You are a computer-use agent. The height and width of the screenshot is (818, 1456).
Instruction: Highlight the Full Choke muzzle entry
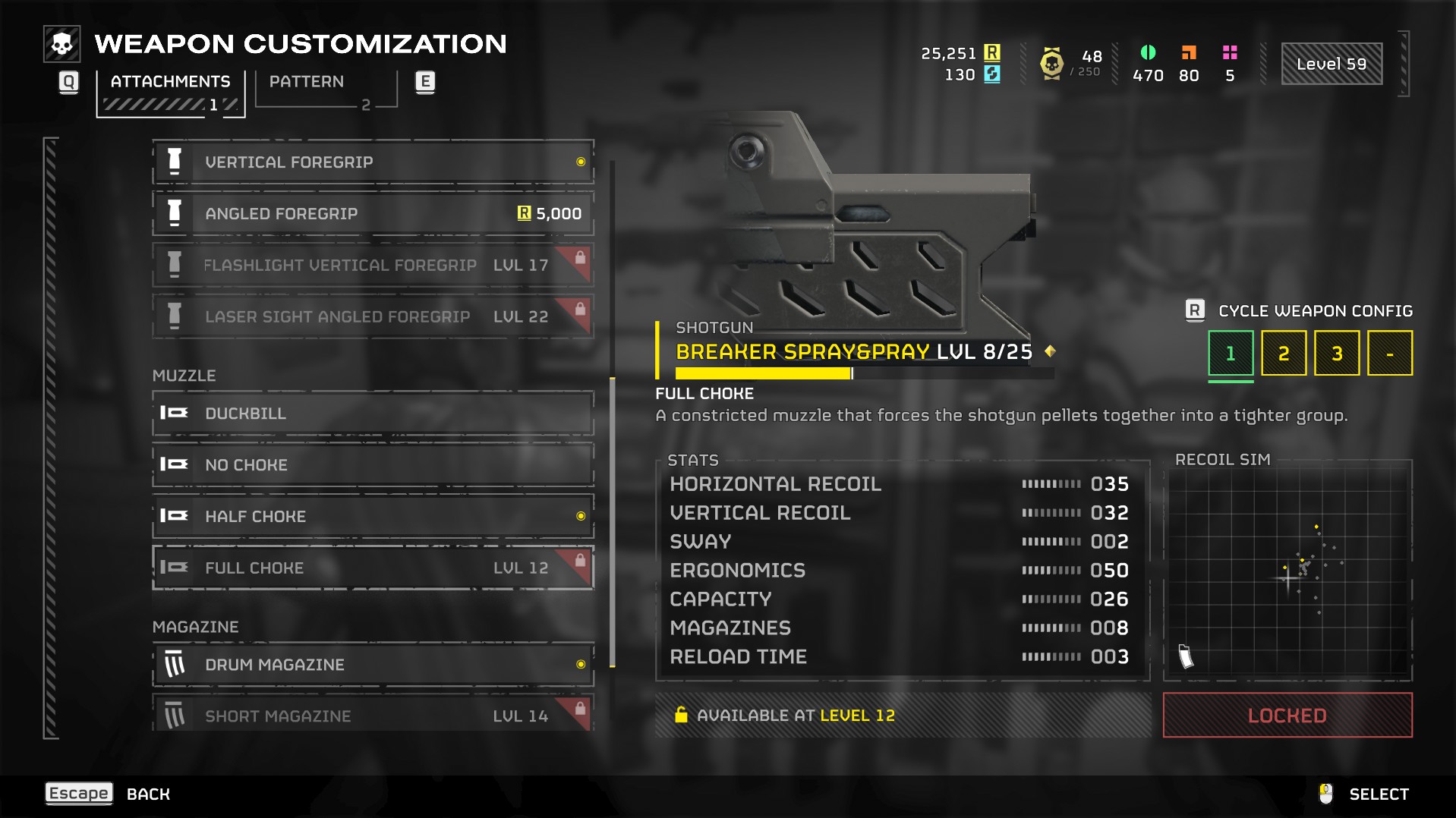(x=373, y=568)
